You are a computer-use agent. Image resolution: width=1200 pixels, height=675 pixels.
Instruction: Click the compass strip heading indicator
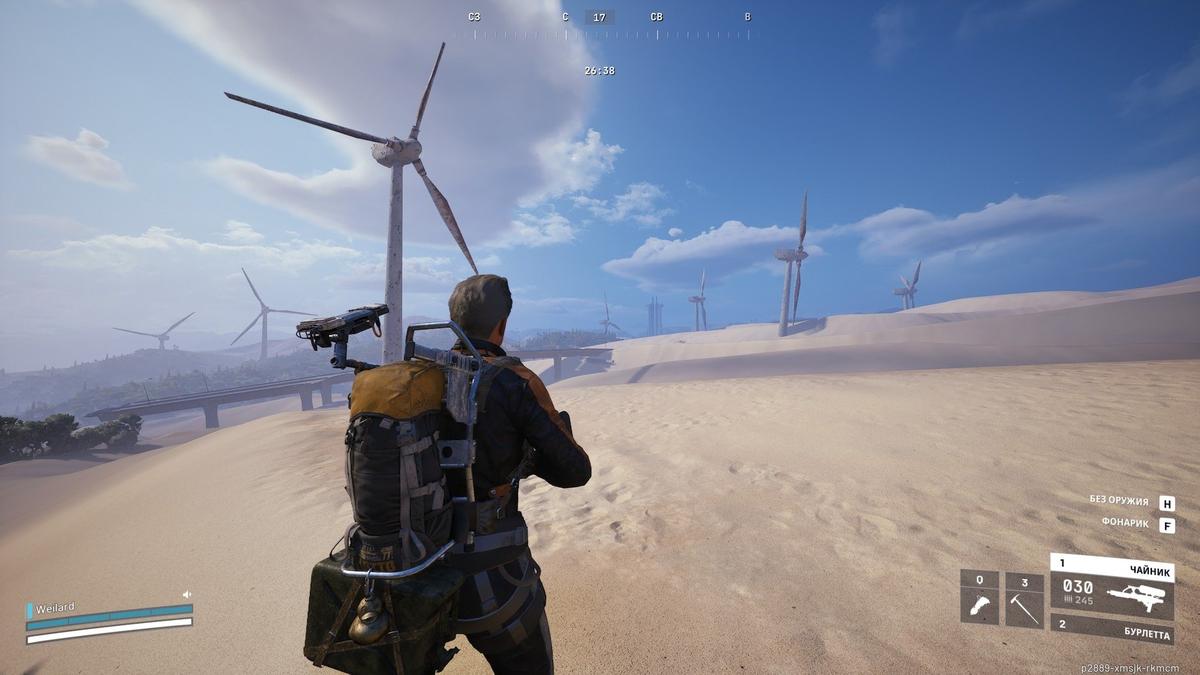click(599, 17)
